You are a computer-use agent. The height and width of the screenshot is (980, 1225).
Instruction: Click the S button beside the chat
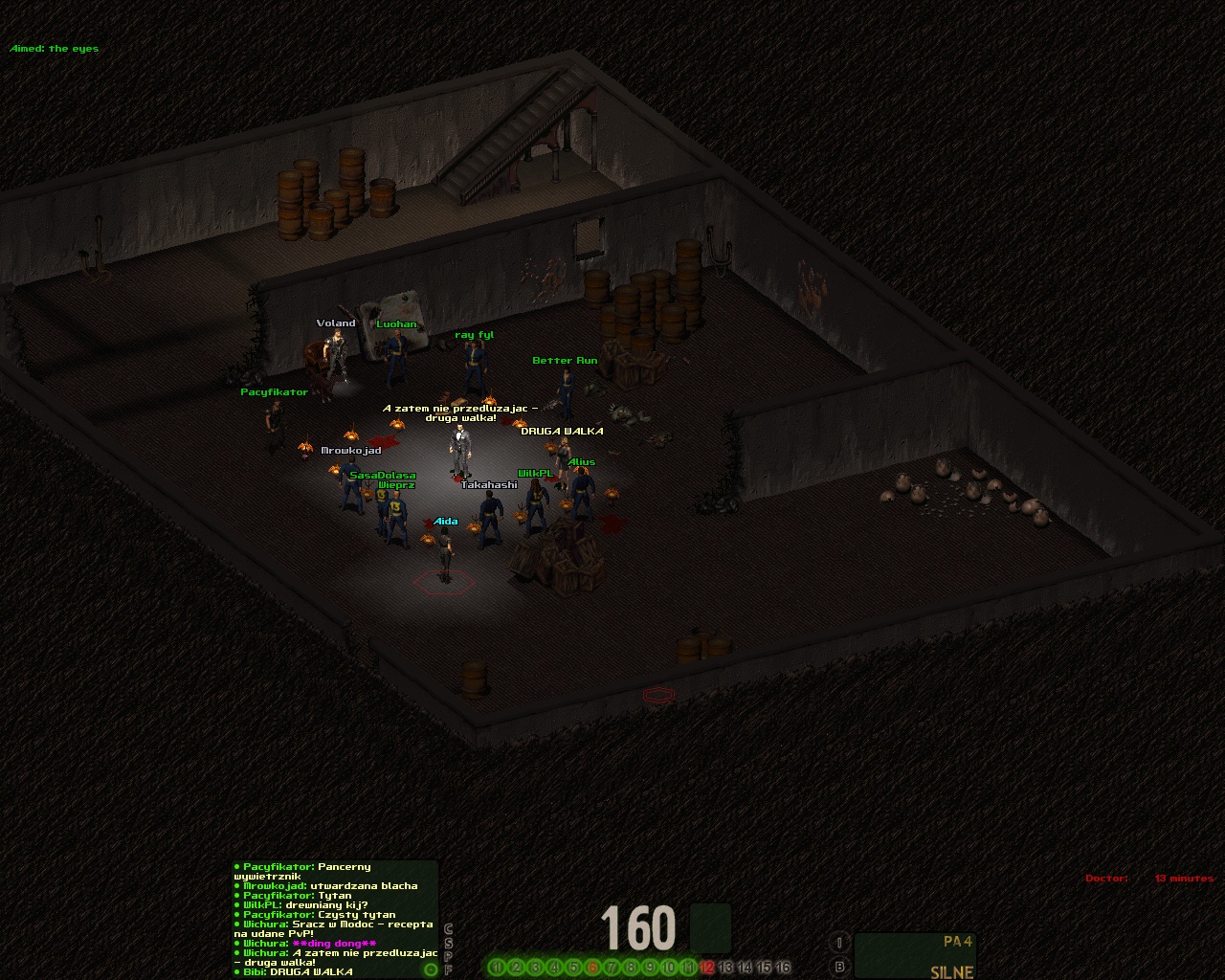point(448,943)
